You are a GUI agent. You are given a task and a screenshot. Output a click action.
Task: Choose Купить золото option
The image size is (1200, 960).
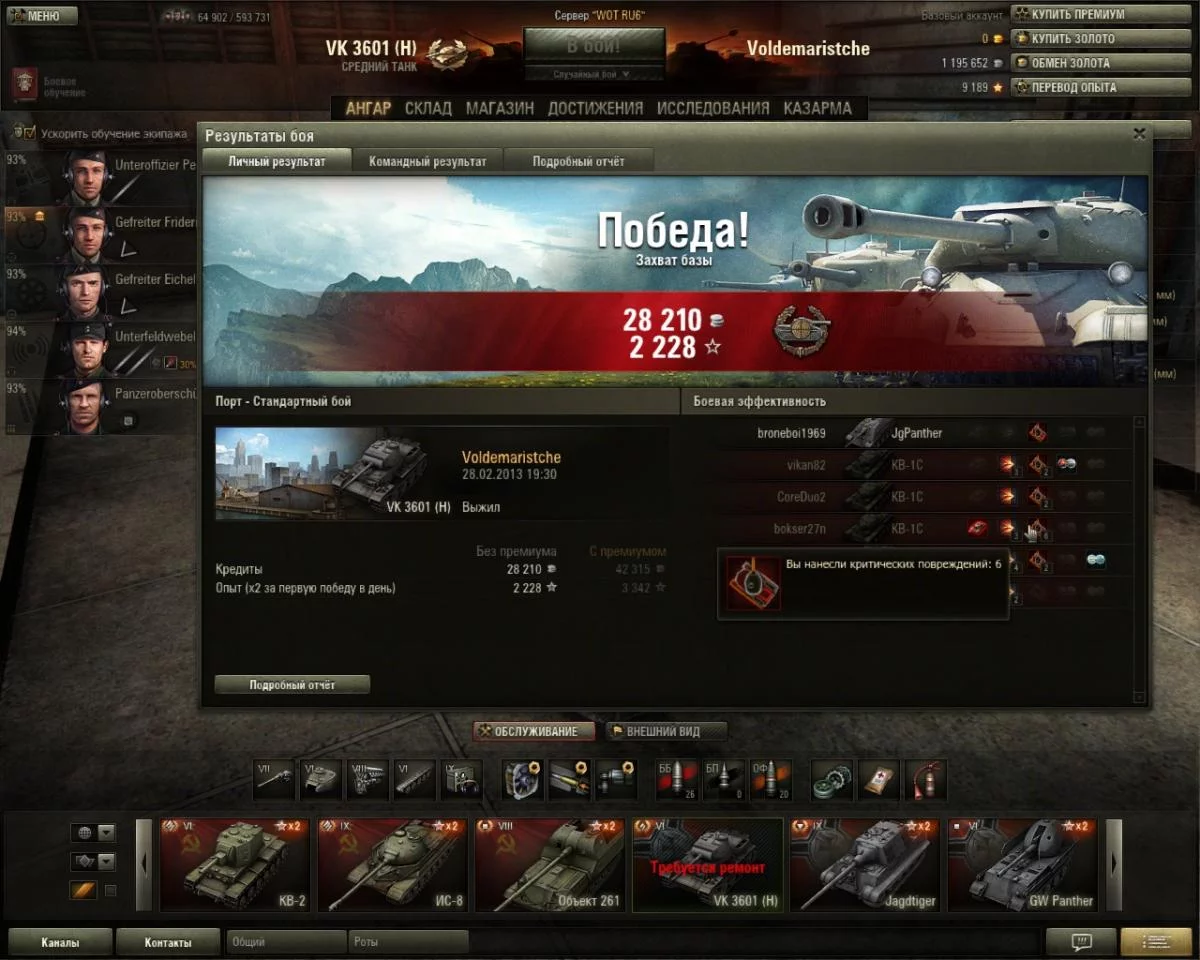pyautogui.click(x=1073, y=39)
